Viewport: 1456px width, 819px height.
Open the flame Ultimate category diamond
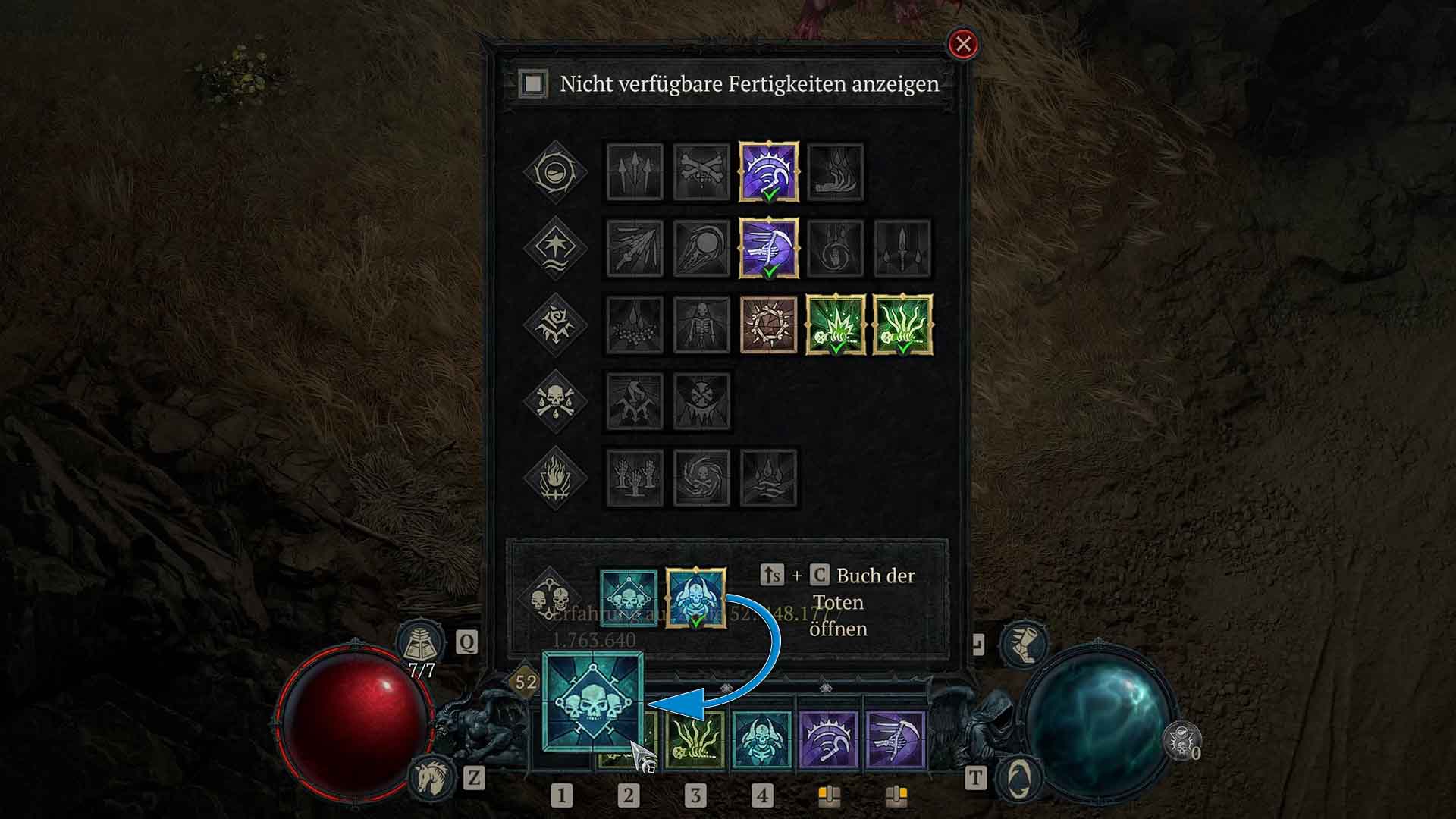[554, 477]
